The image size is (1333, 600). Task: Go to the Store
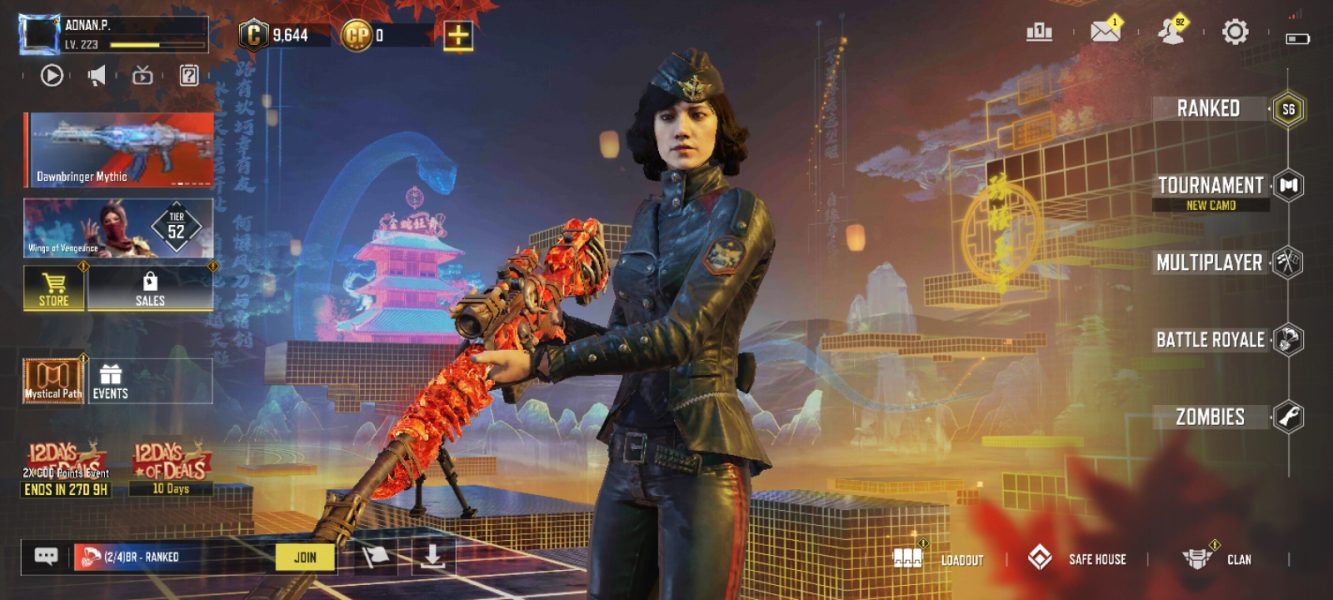tap(54, 288)
